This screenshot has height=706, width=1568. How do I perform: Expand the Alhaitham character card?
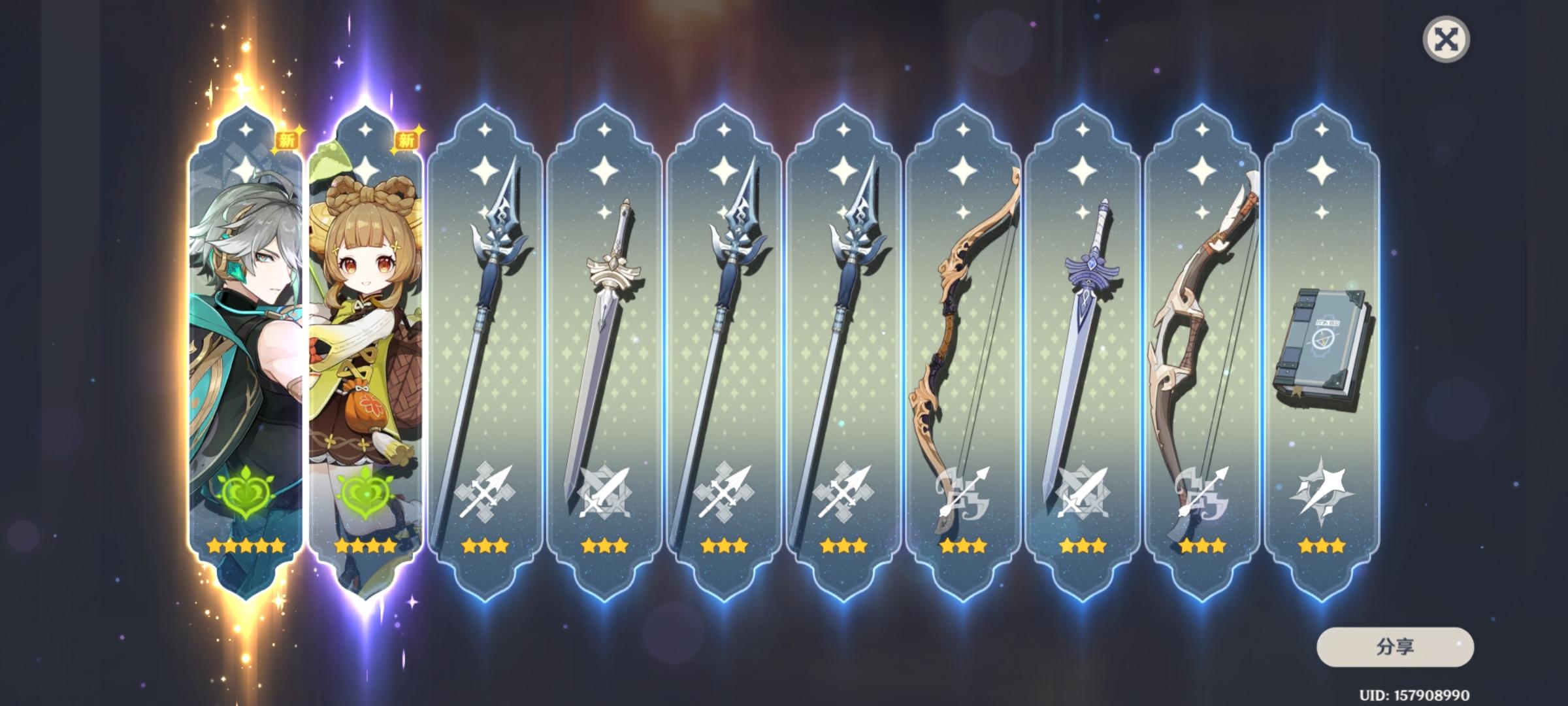pyautogui.click(x=245, y=327)
